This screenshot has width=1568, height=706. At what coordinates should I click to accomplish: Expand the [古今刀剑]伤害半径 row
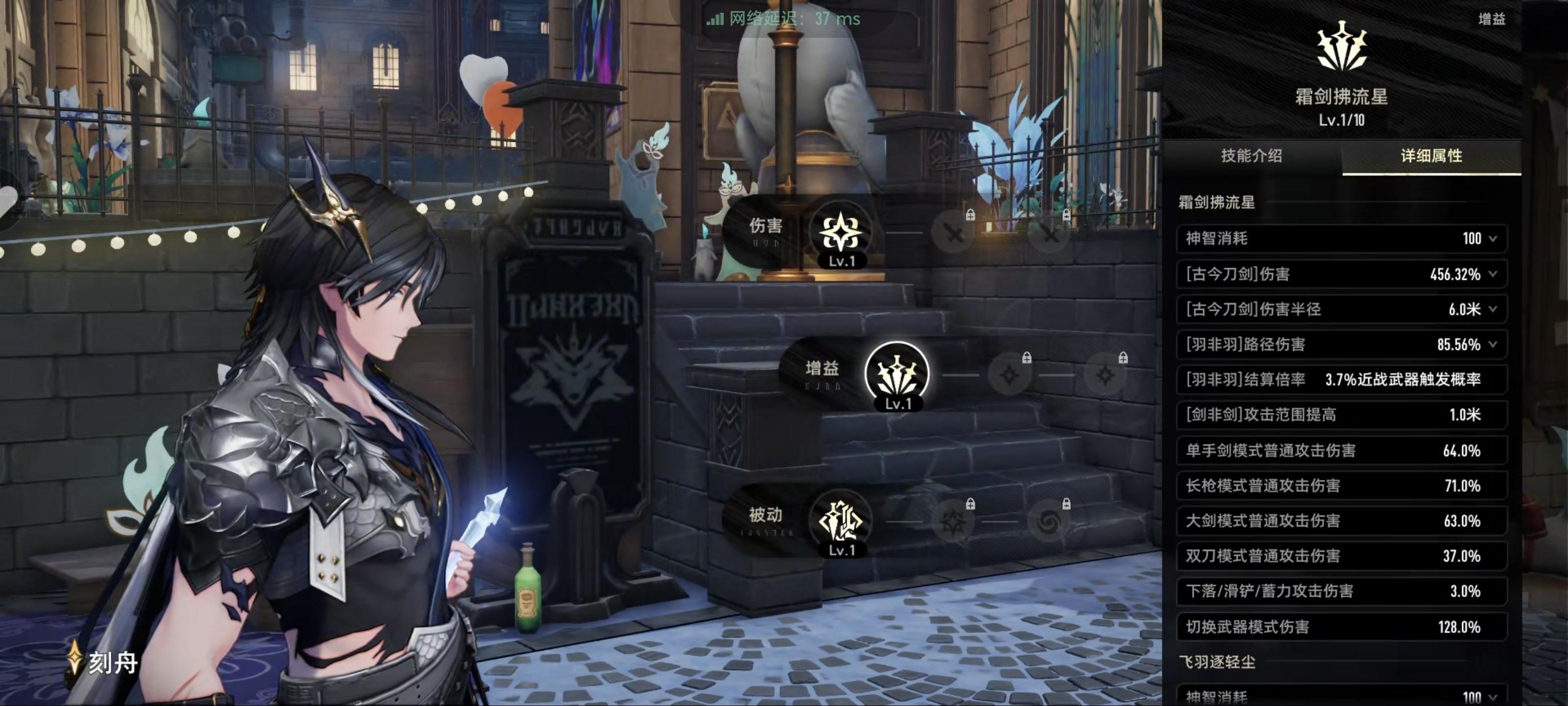[1493, 309]
